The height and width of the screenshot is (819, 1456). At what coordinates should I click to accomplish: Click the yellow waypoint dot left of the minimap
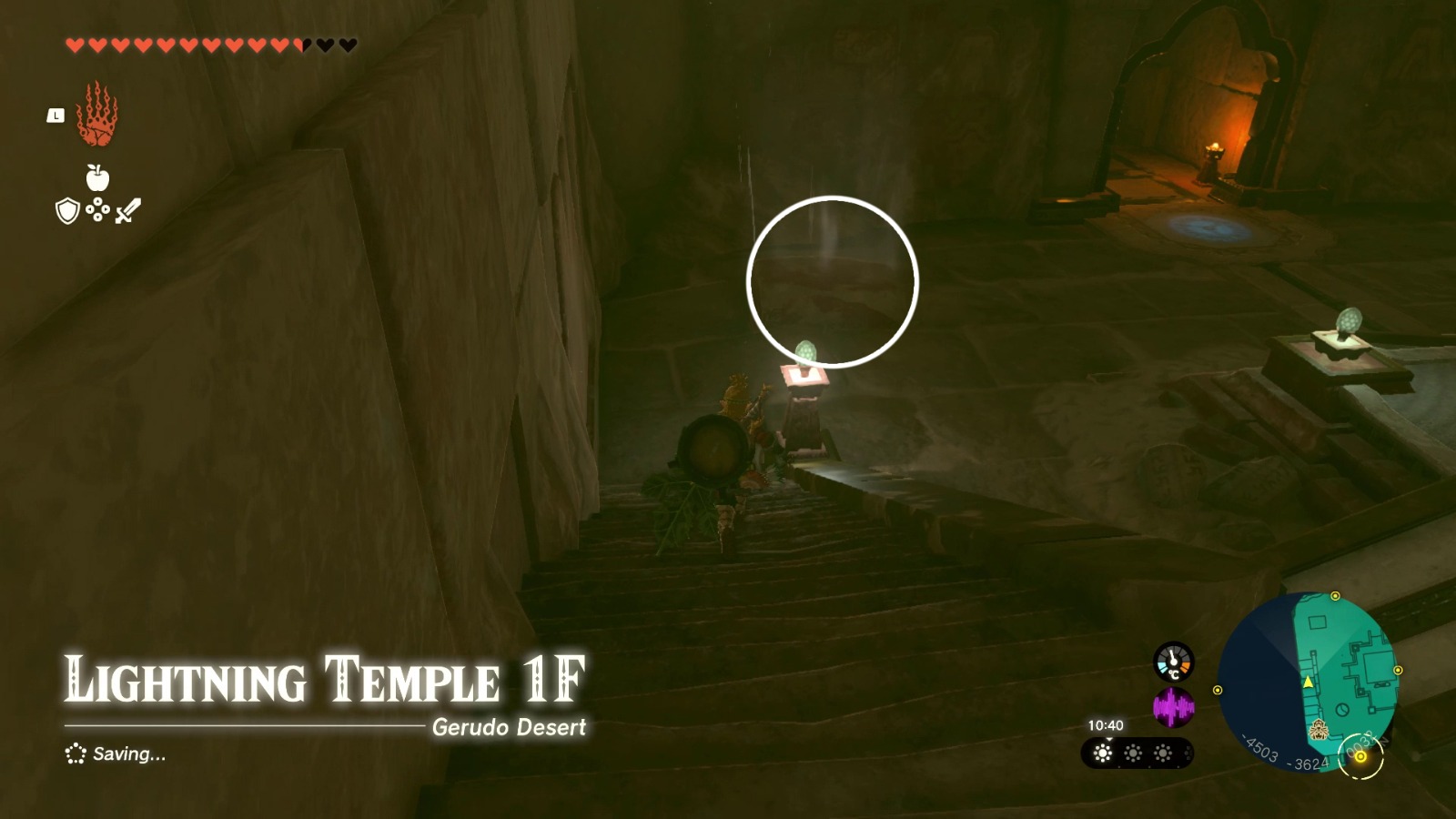click(x=1218, y=689)
